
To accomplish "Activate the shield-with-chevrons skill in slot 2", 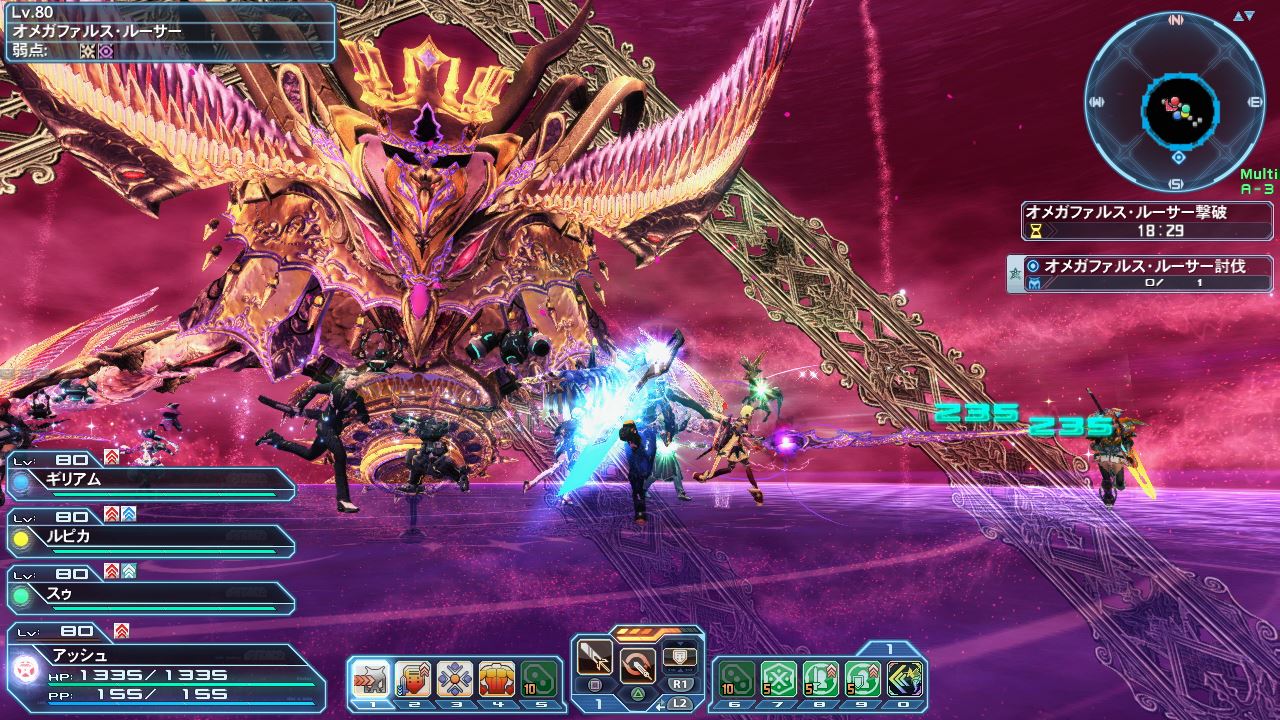I will pyautogui.click(x=413, y=679).
